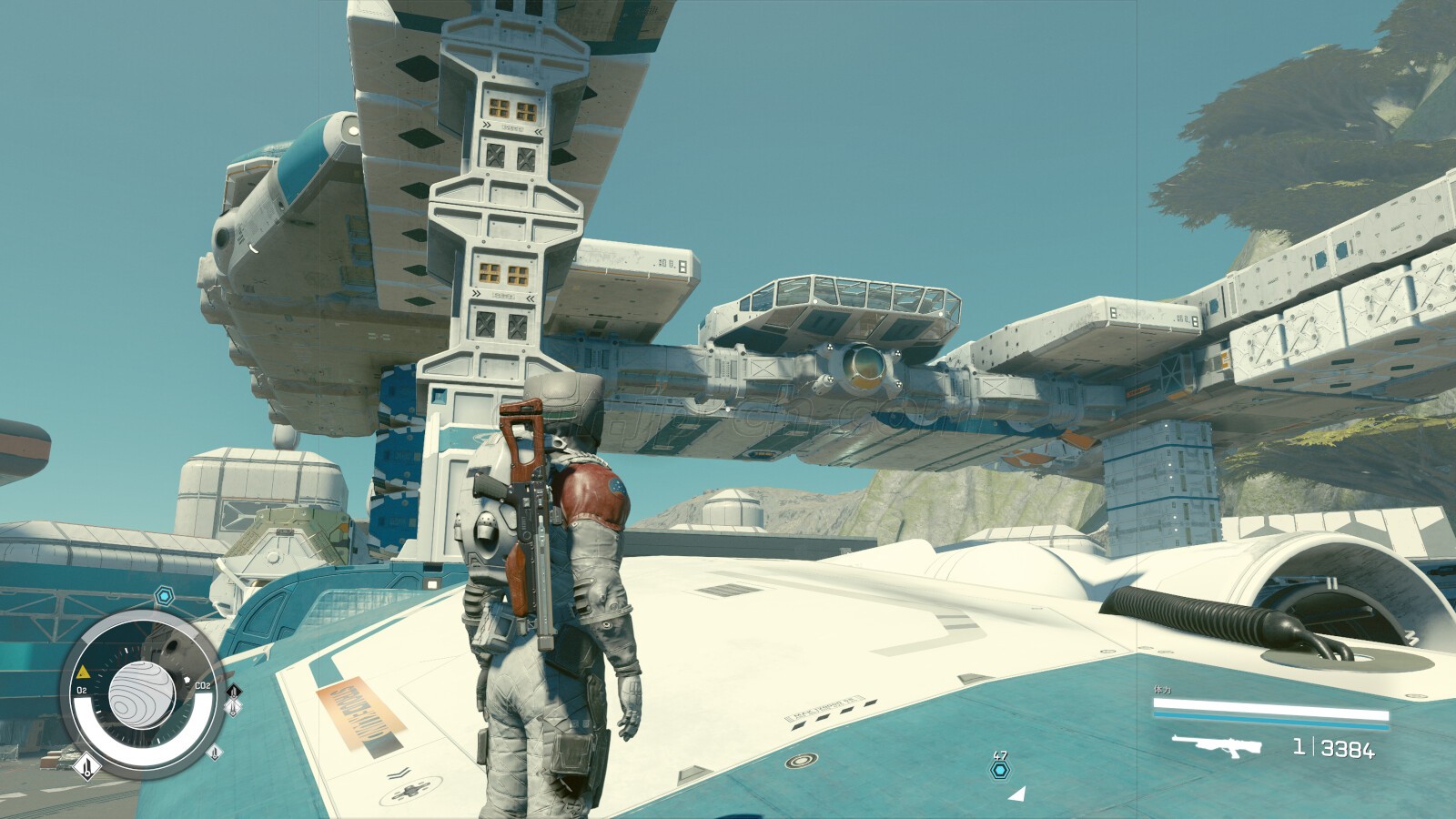The width and height of the screenshot is (1456, 819).
Task: Select the equipped rifle weapon icon
Action: pyautogui.click(x=1216, y=747)
